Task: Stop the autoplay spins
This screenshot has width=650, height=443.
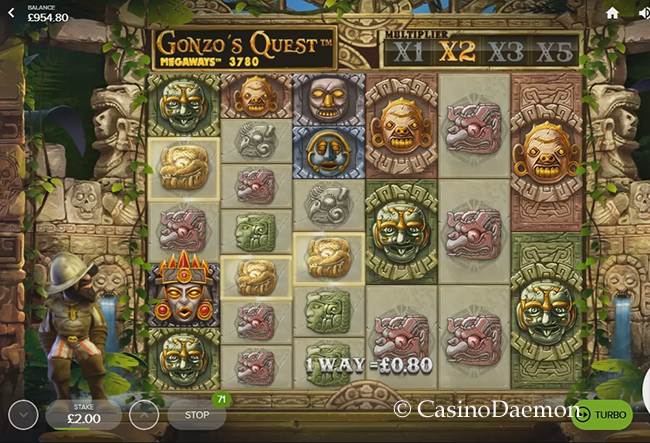Action: (x=197, y=413)
